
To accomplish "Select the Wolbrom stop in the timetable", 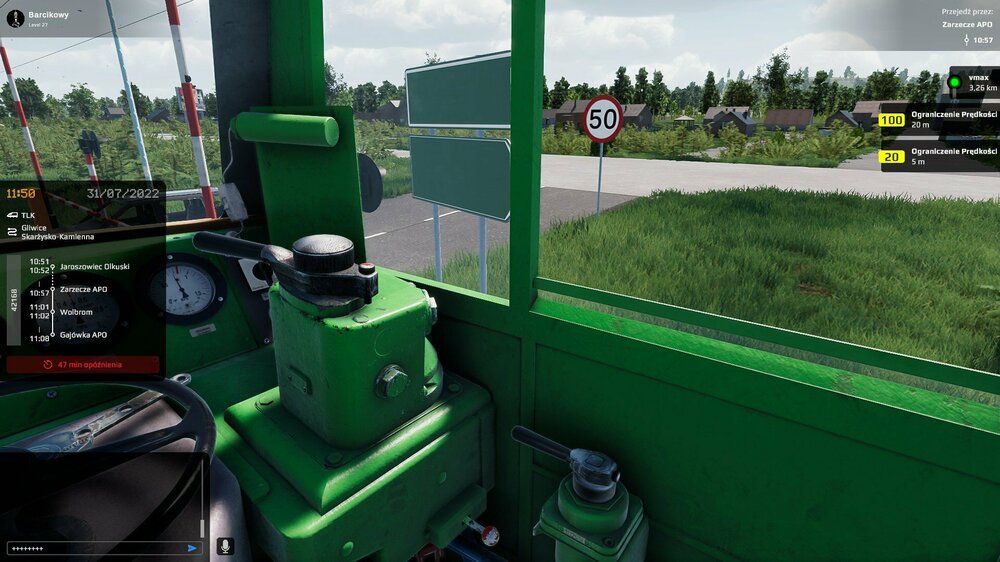I will [75, 312].
